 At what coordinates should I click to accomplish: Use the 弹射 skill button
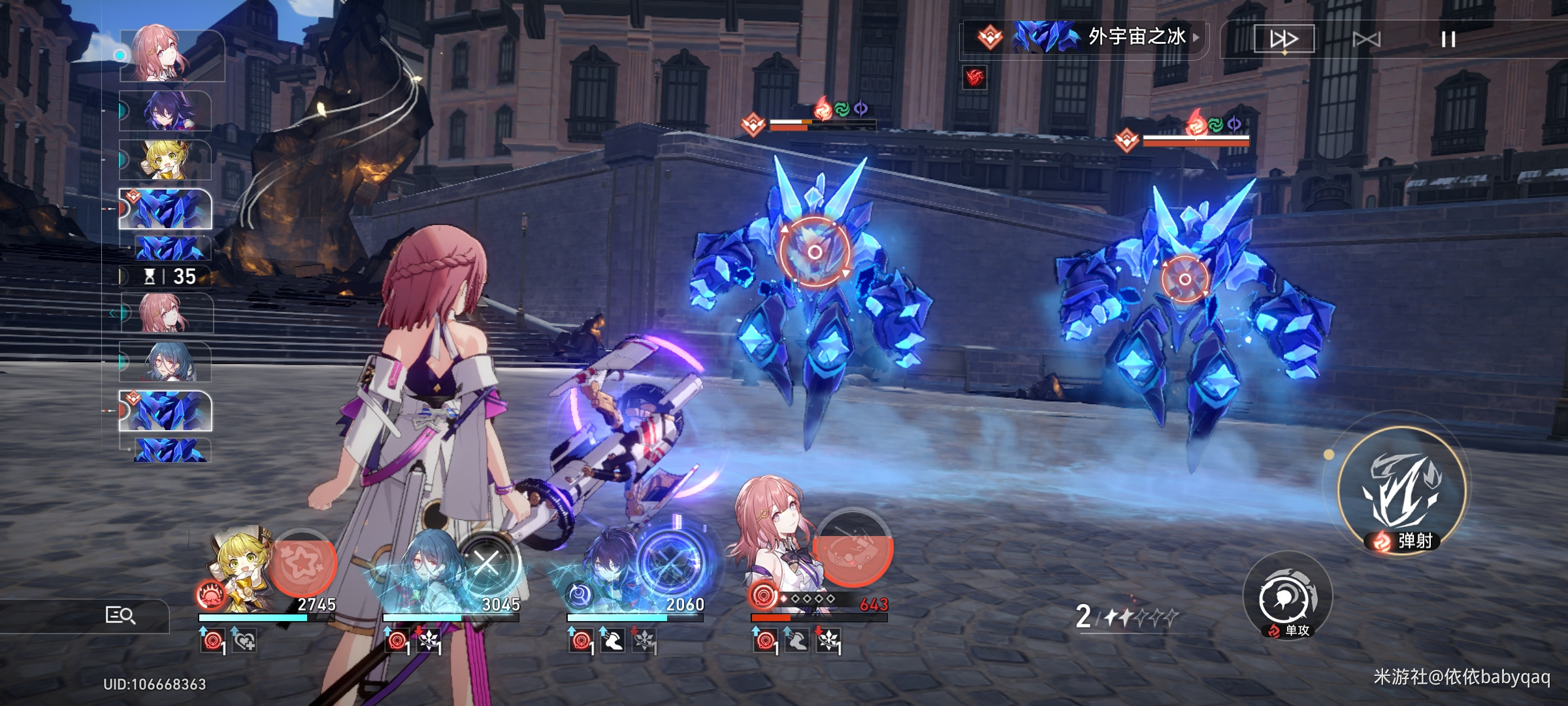pyautogui.click(x=1401, y=492)
